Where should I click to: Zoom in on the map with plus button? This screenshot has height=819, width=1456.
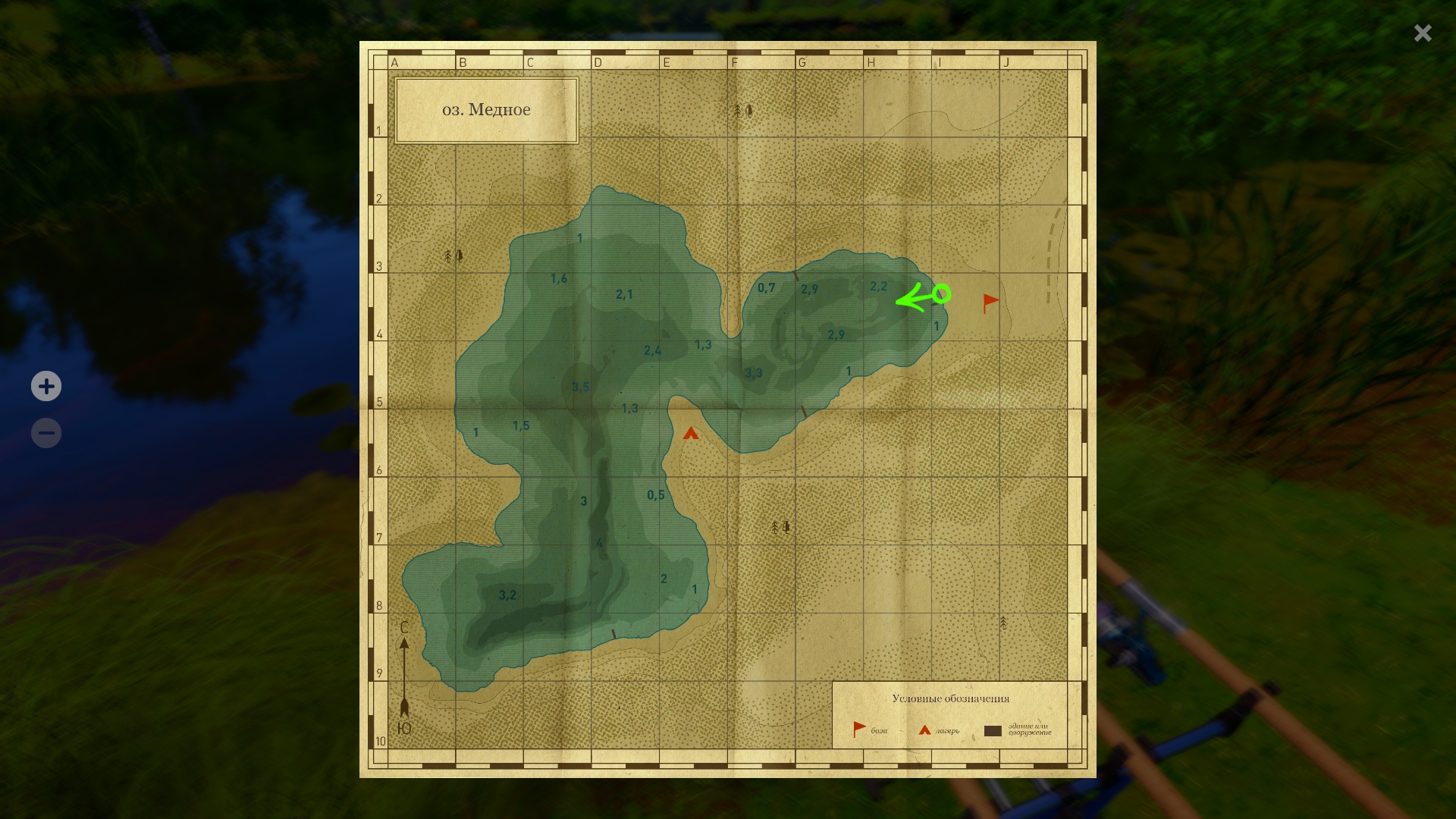click(x=46, y=387)
